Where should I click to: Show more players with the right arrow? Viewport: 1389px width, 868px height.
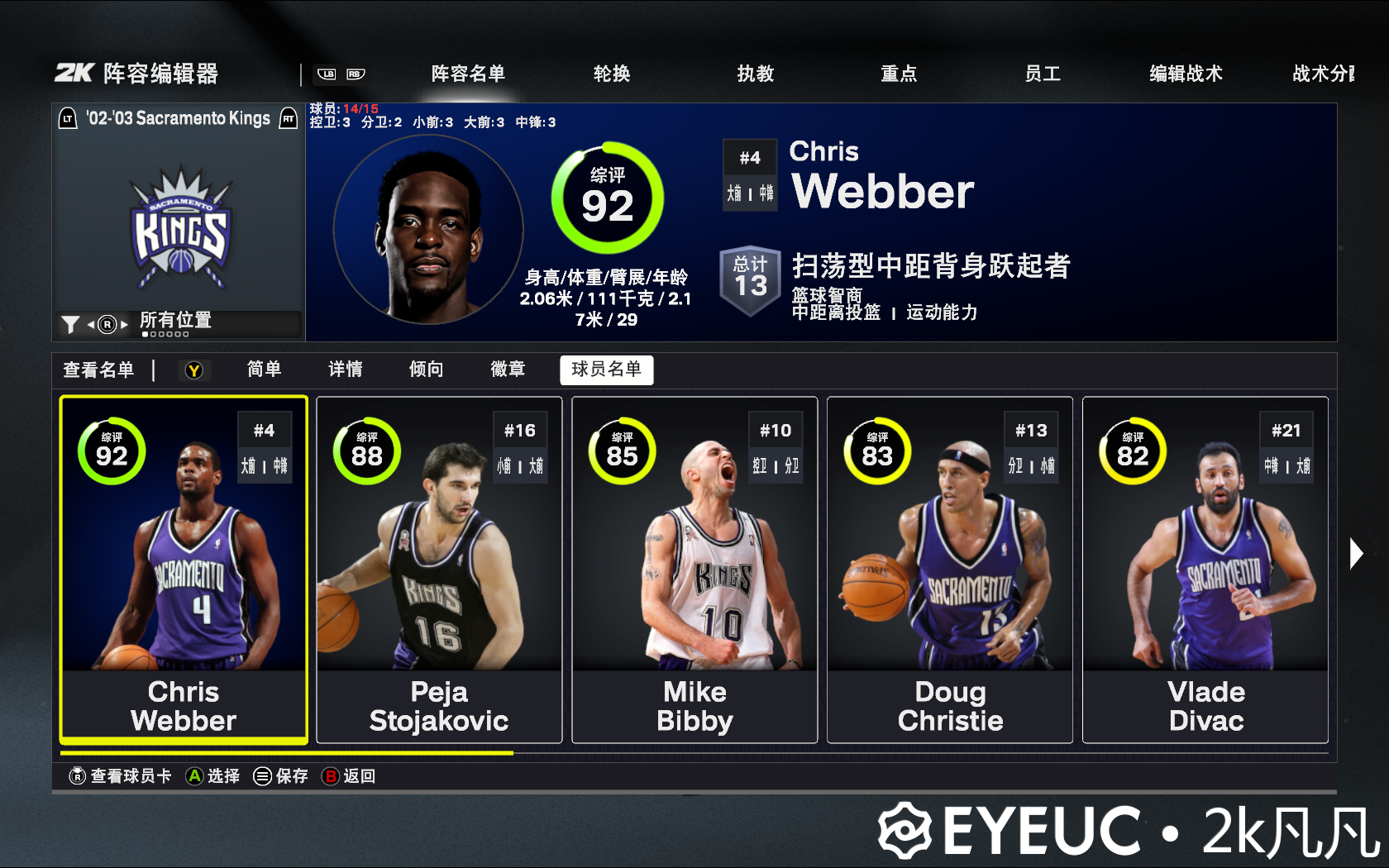point(1355,553)
